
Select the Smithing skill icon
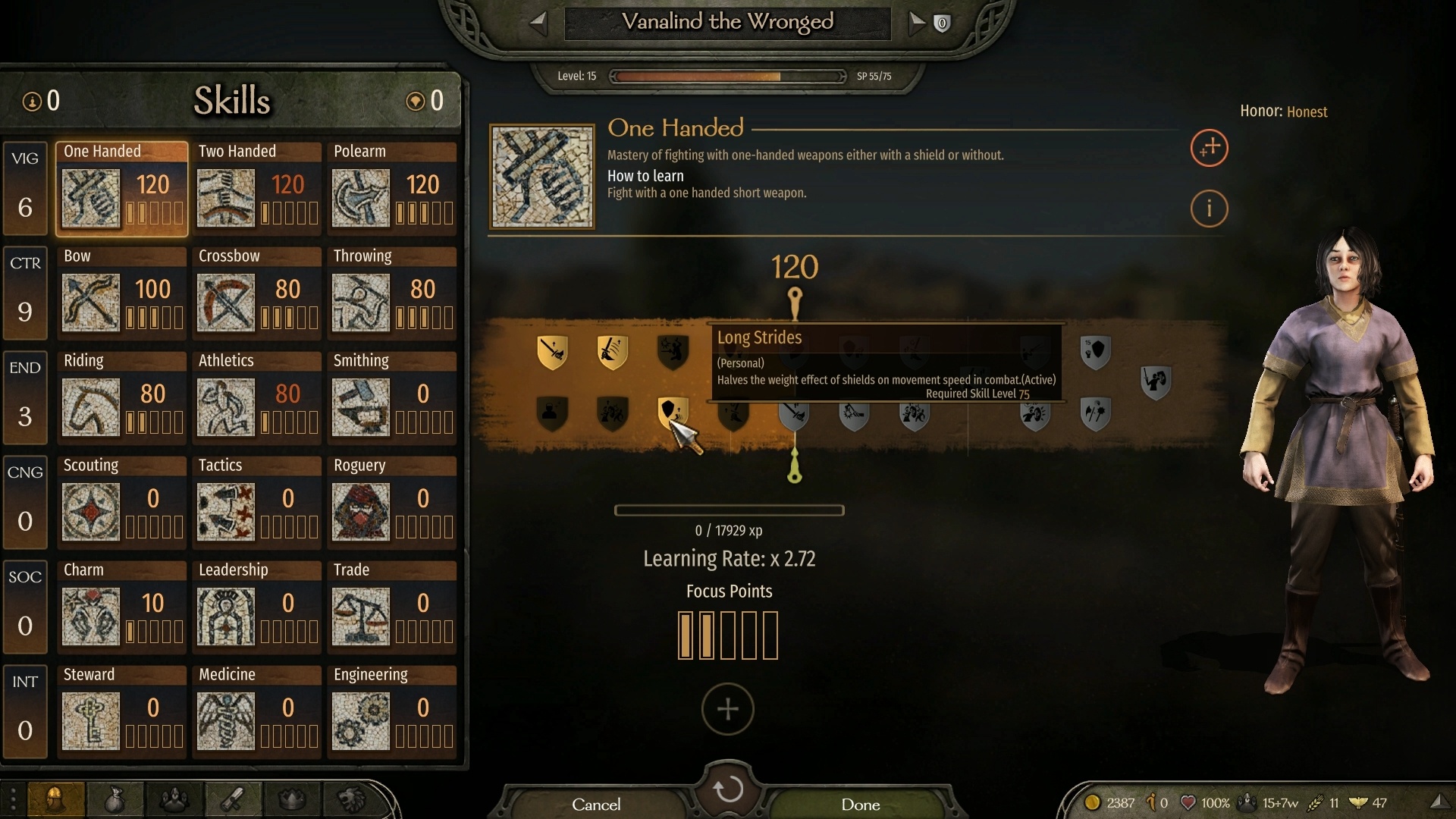point(360,408)
